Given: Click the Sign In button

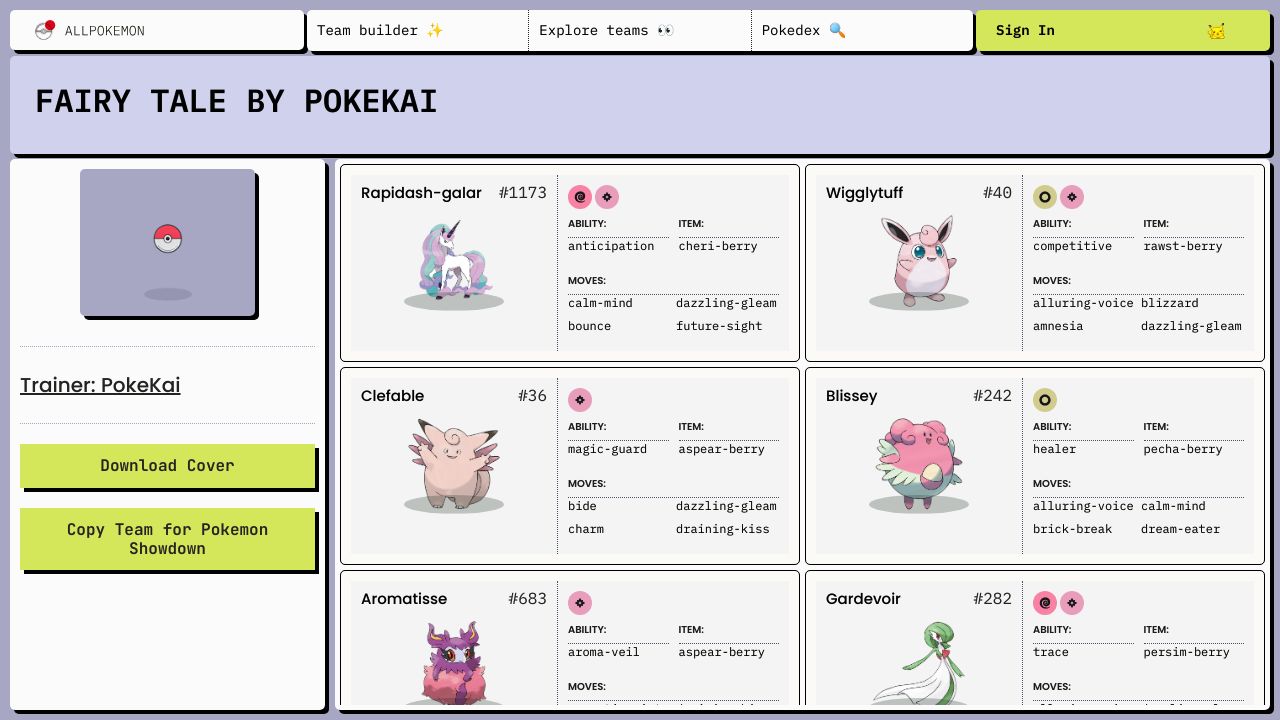Looking at the screenshot, I should [1122, 31].
